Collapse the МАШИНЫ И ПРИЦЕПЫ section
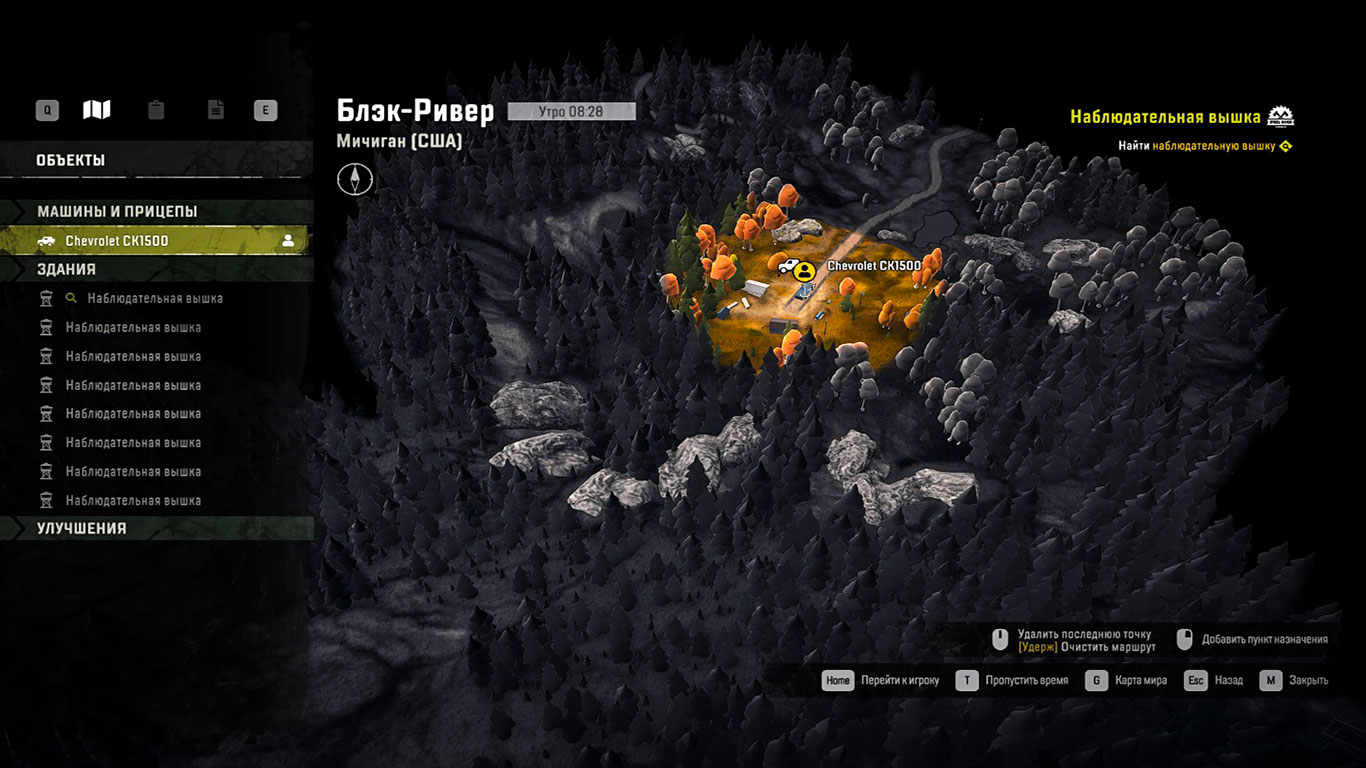The image size is (1366, 768). (117, 212)
